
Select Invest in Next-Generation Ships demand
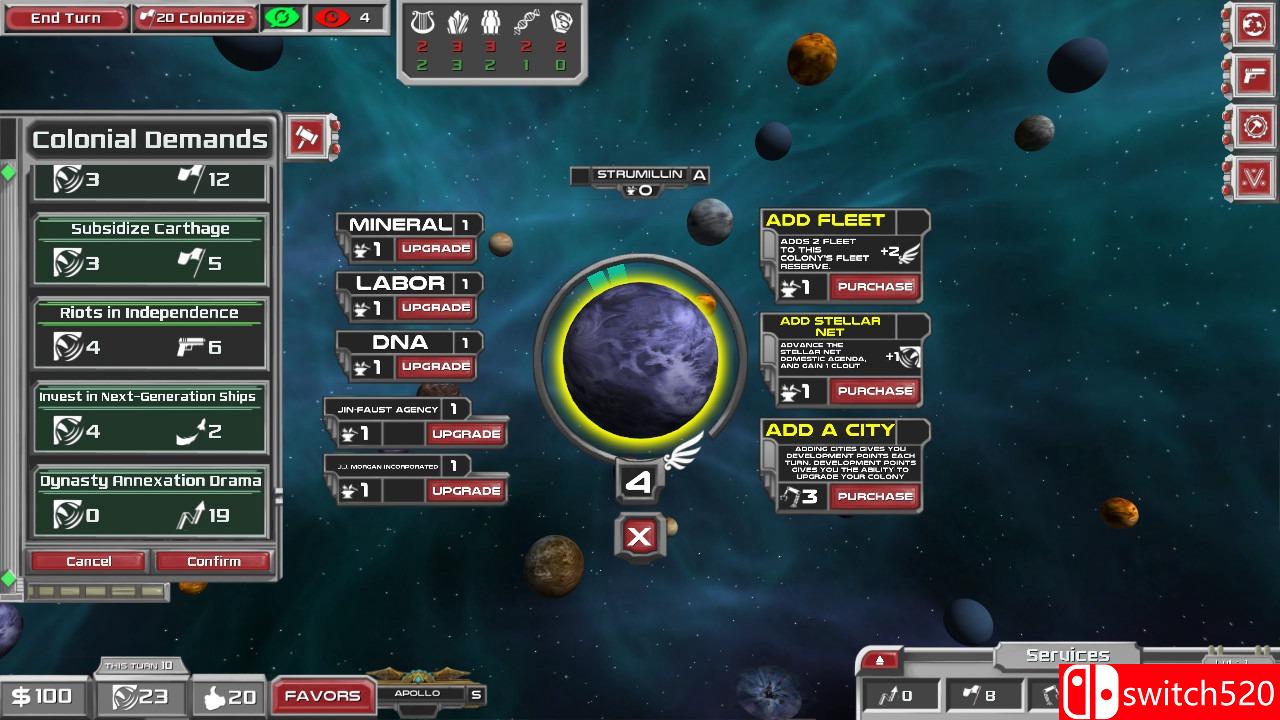coord(151,418)
